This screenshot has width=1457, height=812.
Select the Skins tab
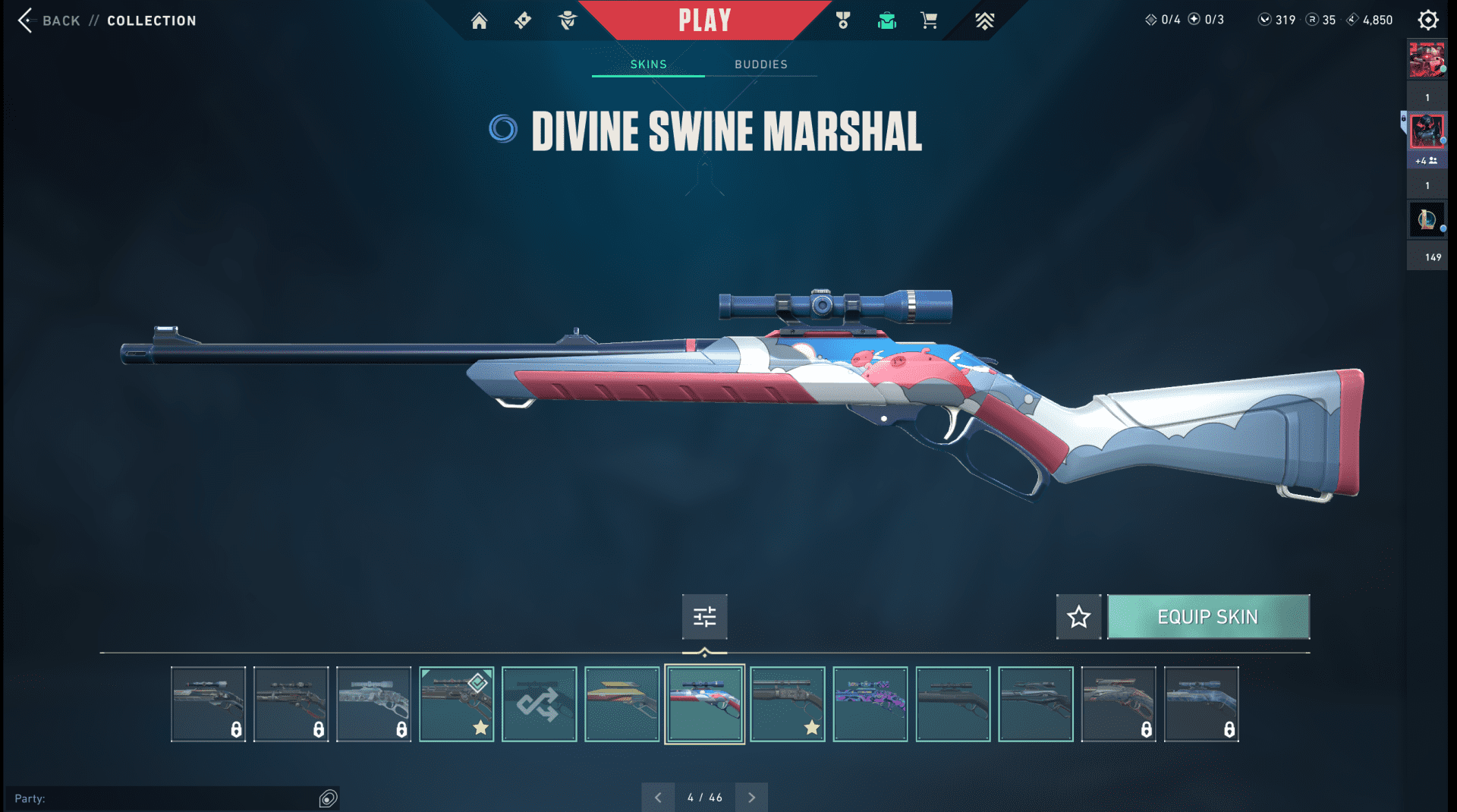click(x=648, y=65)
